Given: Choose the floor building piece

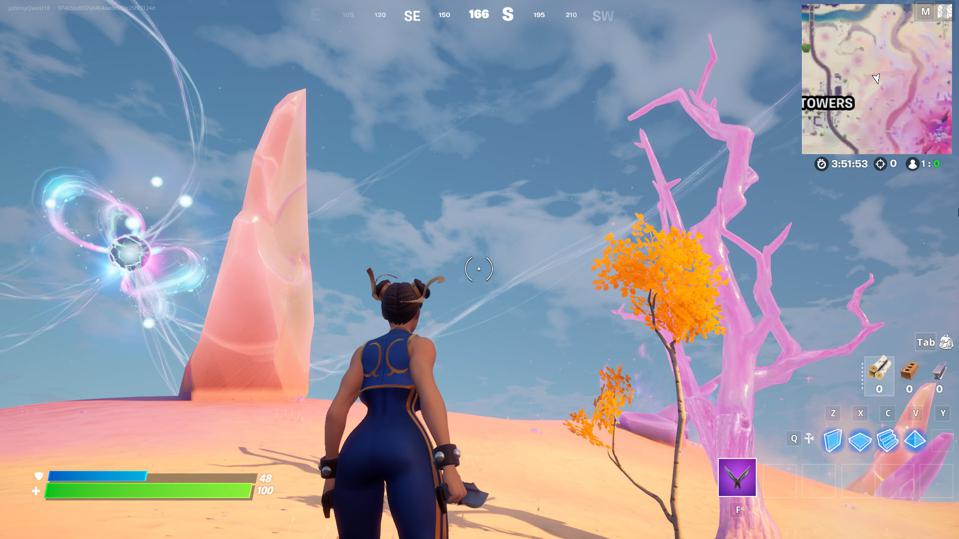Looking at the screenshot, I should pos(861,440).
